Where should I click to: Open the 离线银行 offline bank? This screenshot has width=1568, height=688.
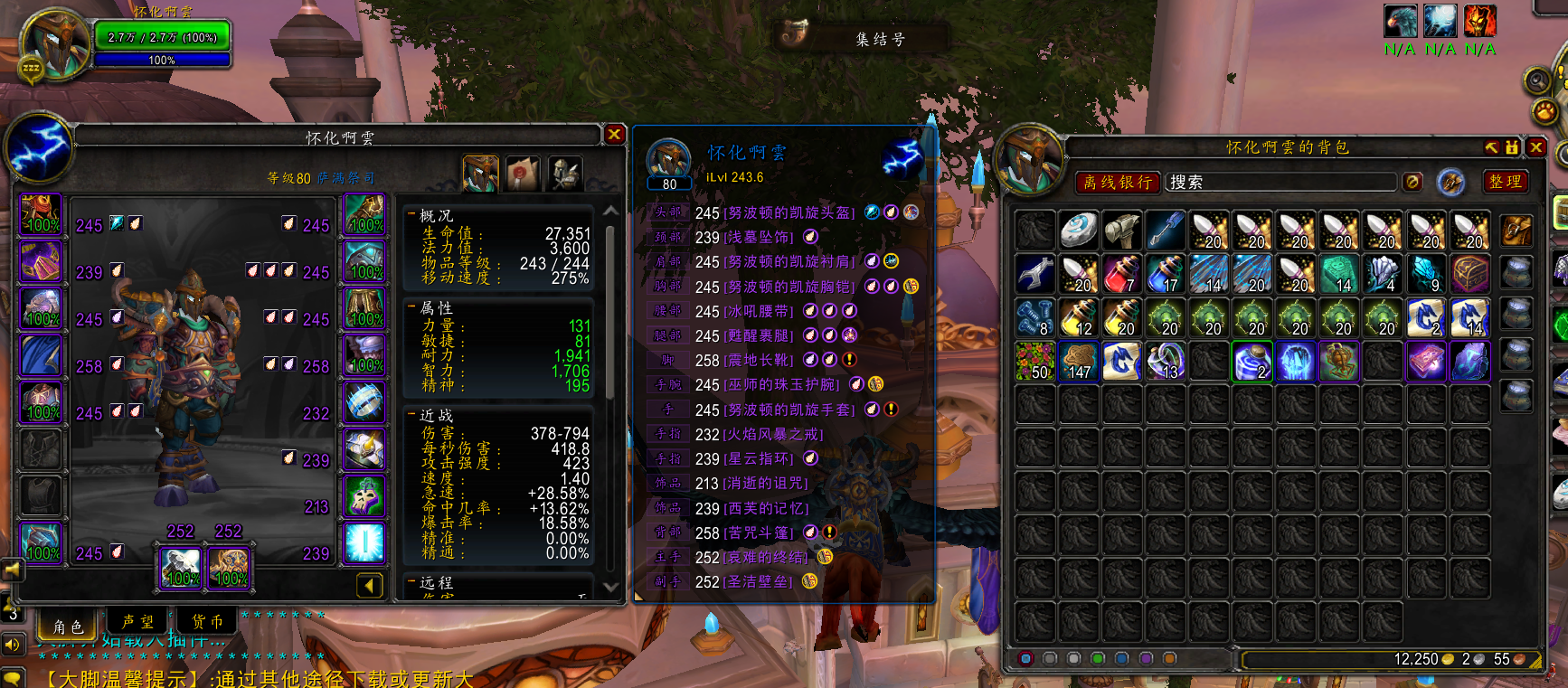tap(1118, 182)
